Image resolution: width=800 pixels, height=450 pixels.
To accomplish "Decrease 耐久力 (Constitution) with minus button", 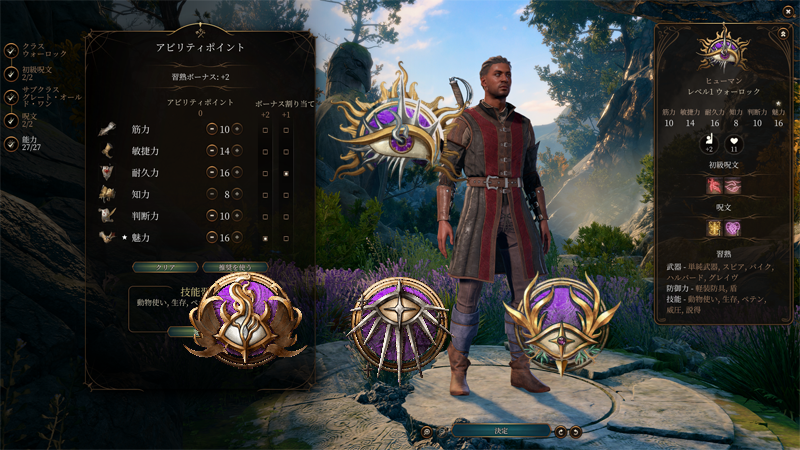I will (212, 173).
